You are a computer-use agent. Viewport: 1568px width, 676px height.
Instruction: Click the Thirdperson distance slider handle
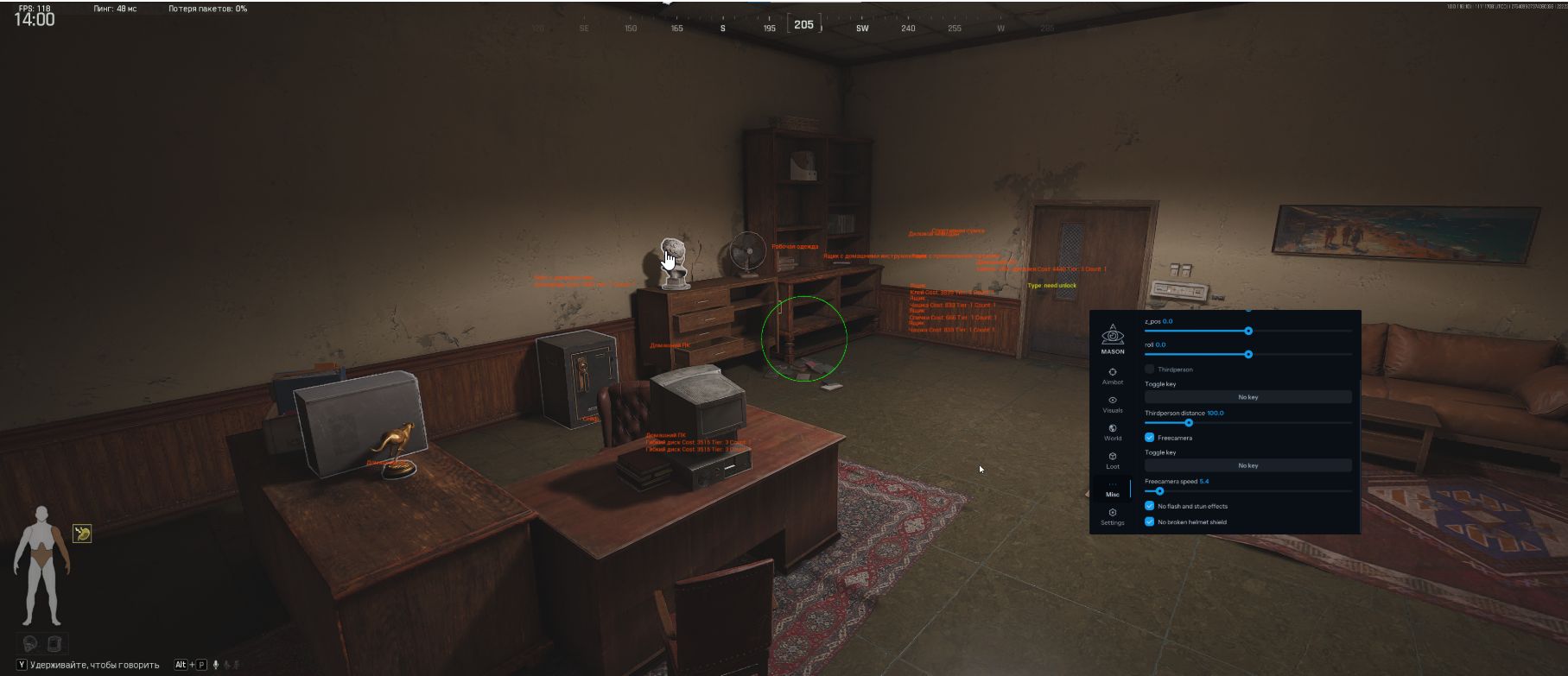1189,422
